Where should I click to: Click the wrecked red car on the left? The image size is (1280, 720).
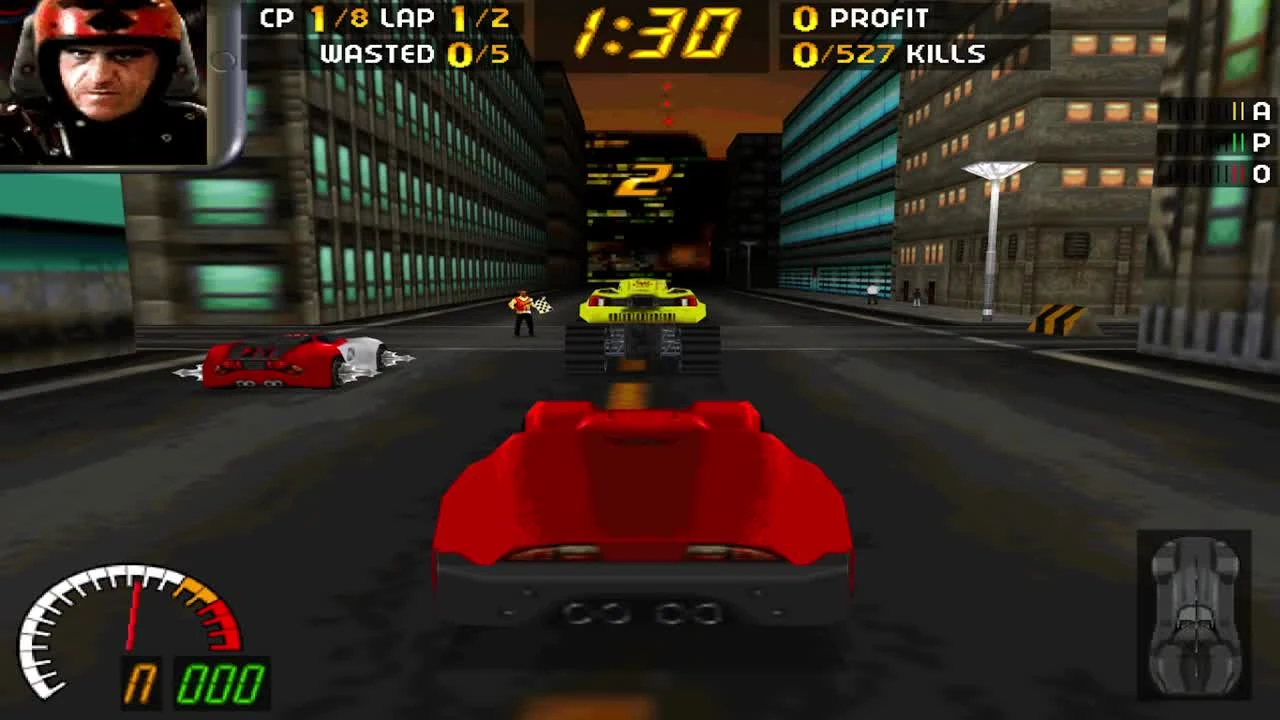pos(290,360)
